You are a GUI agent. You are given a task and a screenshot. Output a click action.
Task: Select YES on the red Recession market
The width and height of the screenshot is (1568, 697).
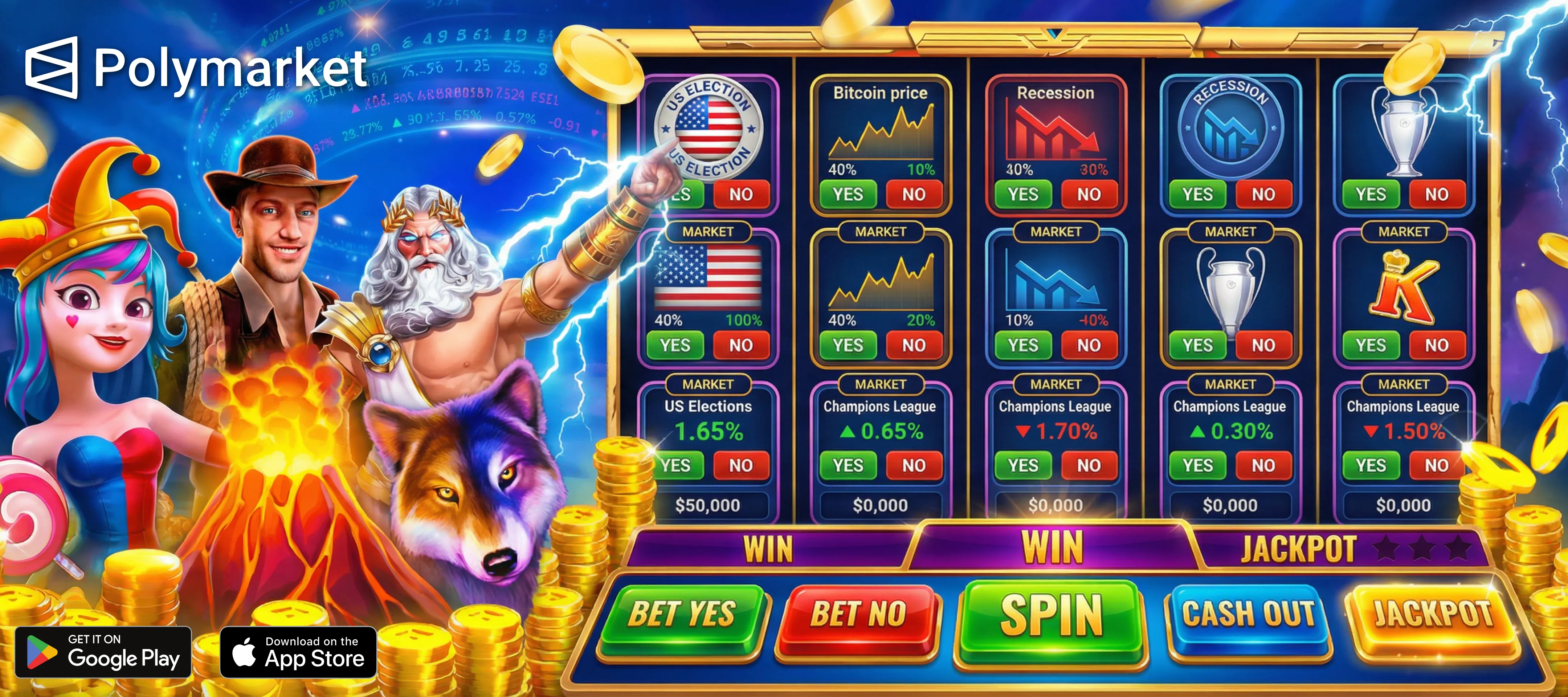click(1022, 194)
